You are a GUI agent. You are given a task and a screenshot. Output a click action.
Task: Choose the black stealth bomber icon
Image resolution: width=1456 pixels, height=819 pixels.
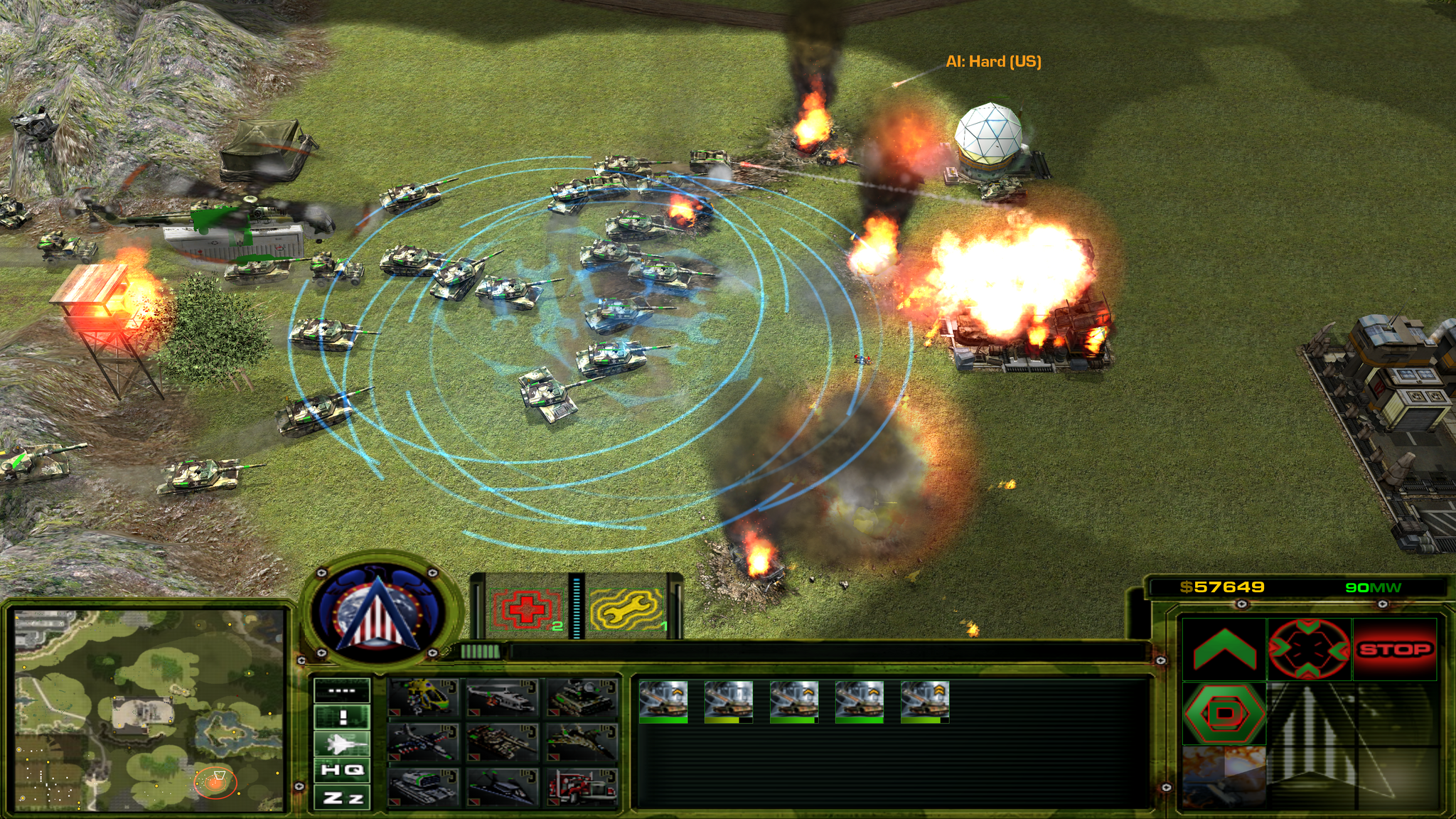(503, 787)
